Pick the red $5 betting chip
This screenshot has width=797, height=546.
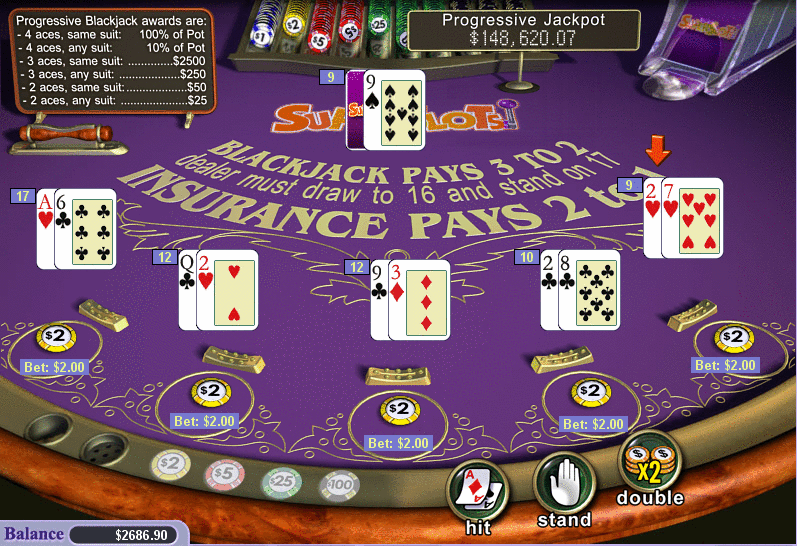(x=224, y=472)
